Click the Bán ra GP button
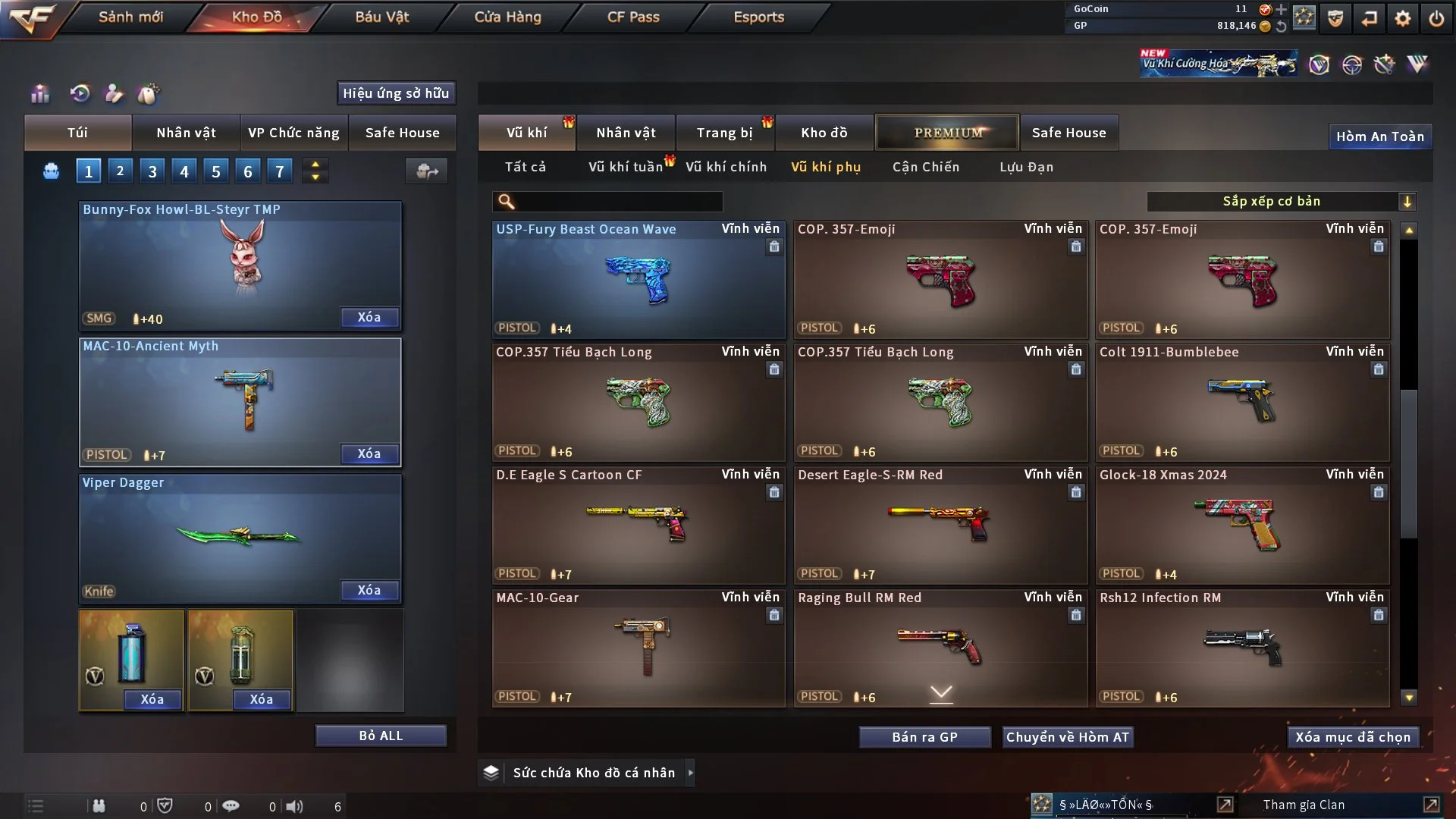Viewport: 1456px width, 819px height. click(924, 737)
